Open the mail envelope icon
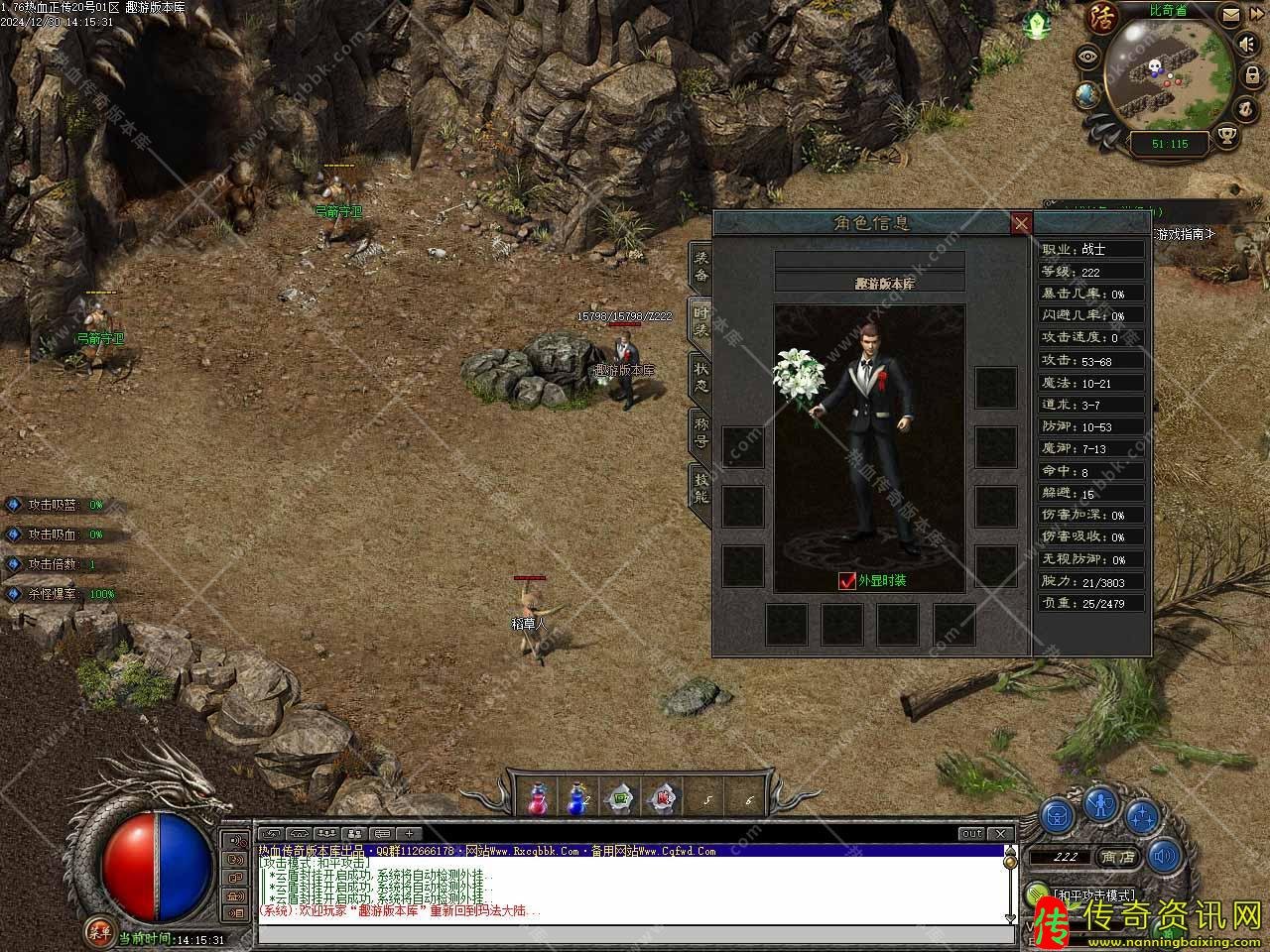This screenshot has height=952, width=1270. [x=1229, y=16]
